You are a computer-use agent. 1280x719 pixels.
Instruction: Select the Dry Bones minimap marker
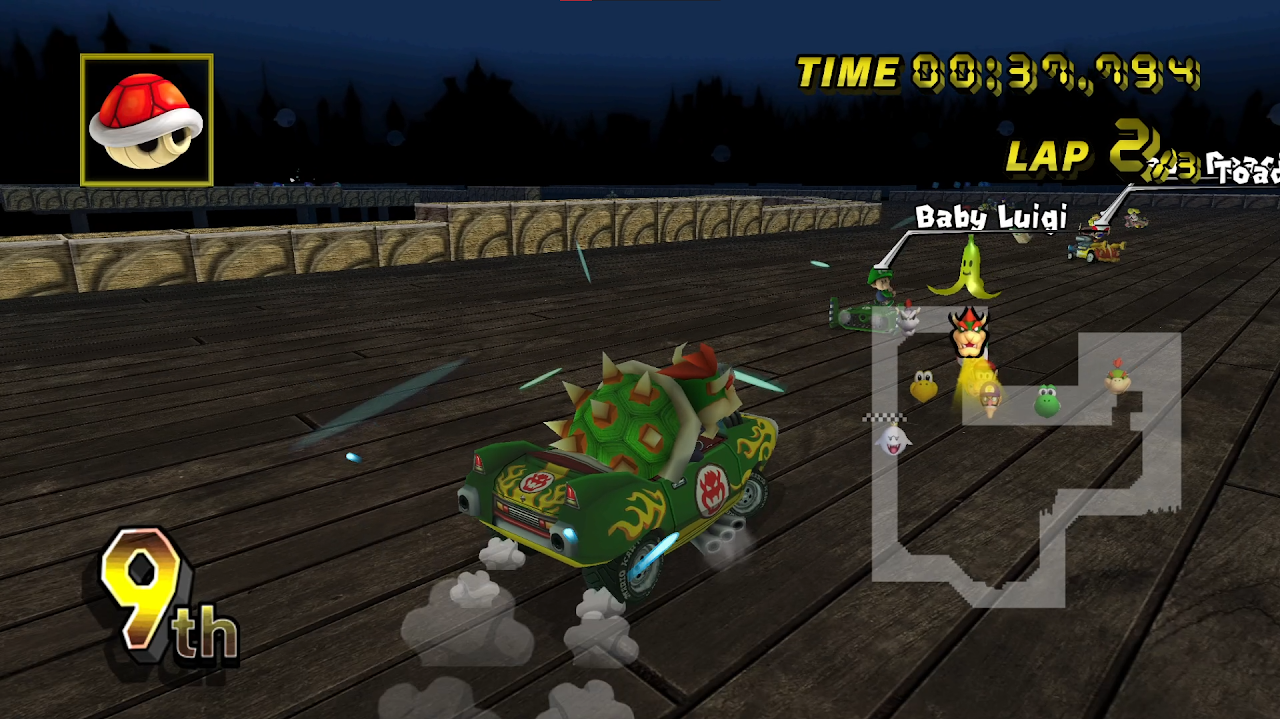point(909,319)
